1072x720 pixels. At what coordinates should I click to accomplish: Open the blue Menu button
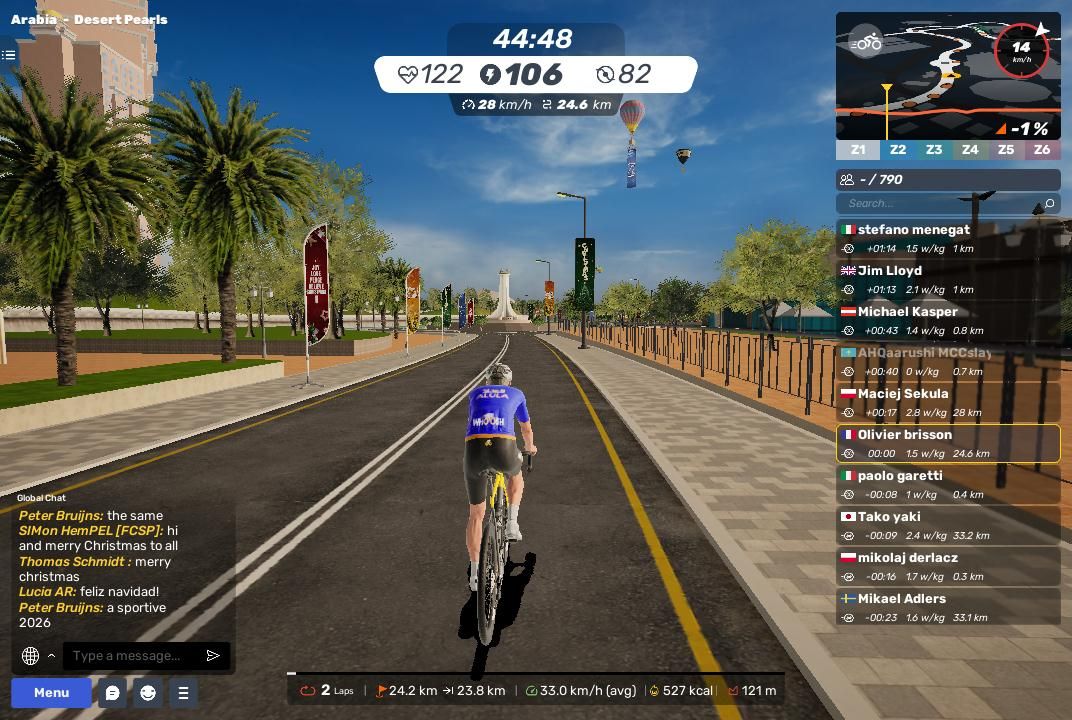(51, 692)
